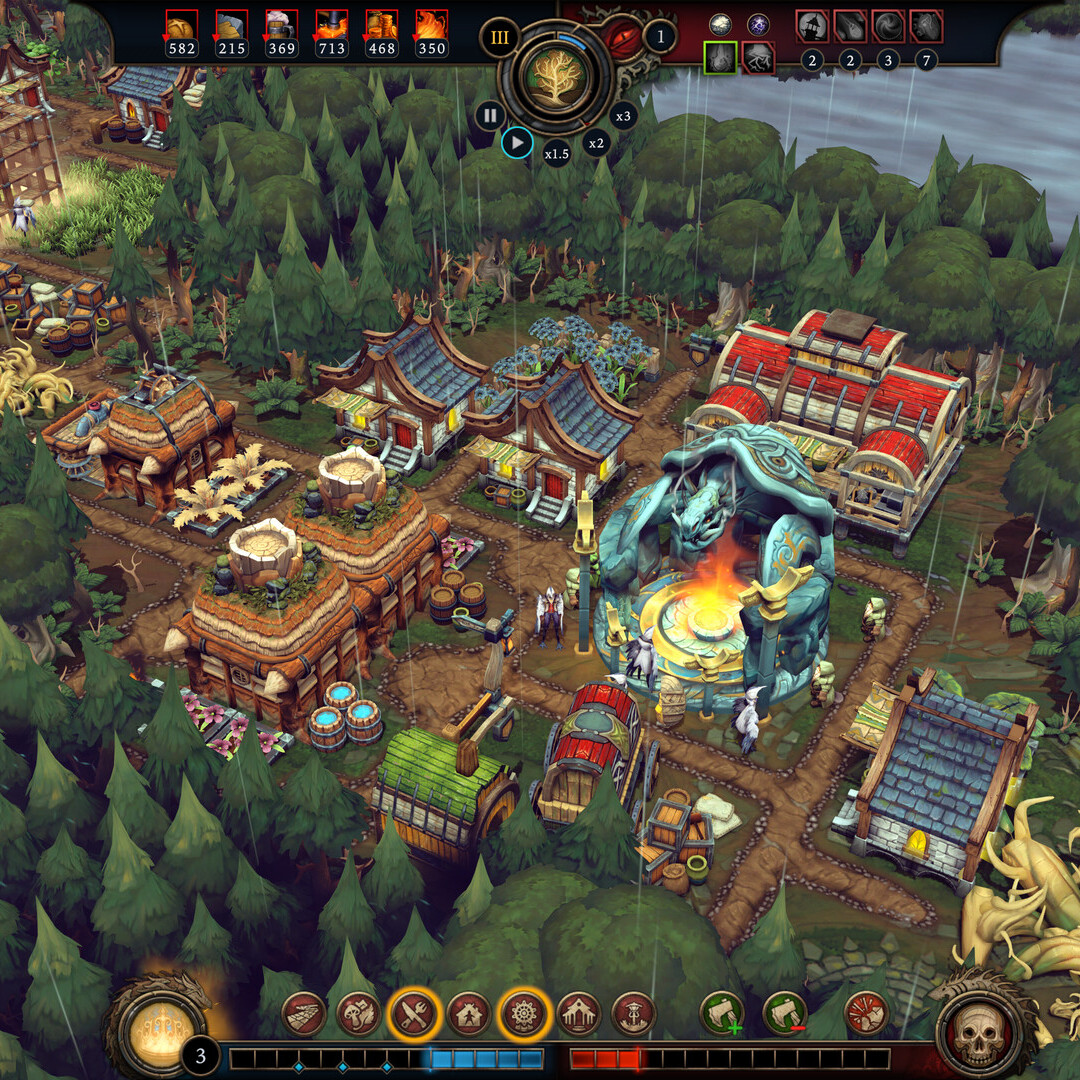Select the gear industry buildings category
Viewport: 1080px width, 1080px height.
(522, 1014)
